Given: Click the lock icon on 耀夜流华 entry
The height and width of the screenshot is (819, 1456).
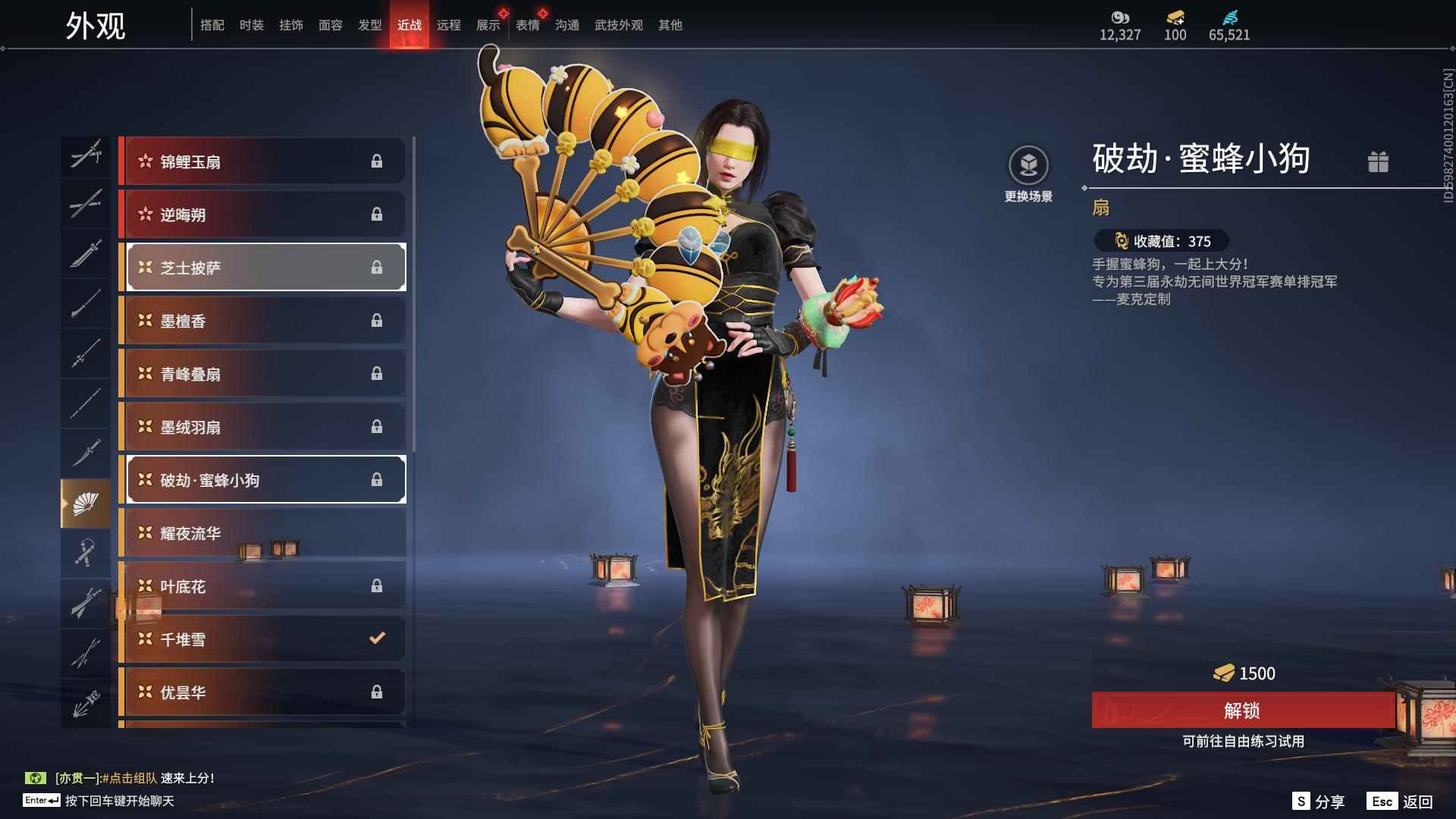Looking at the screenshot, I should tap(377, 532).
